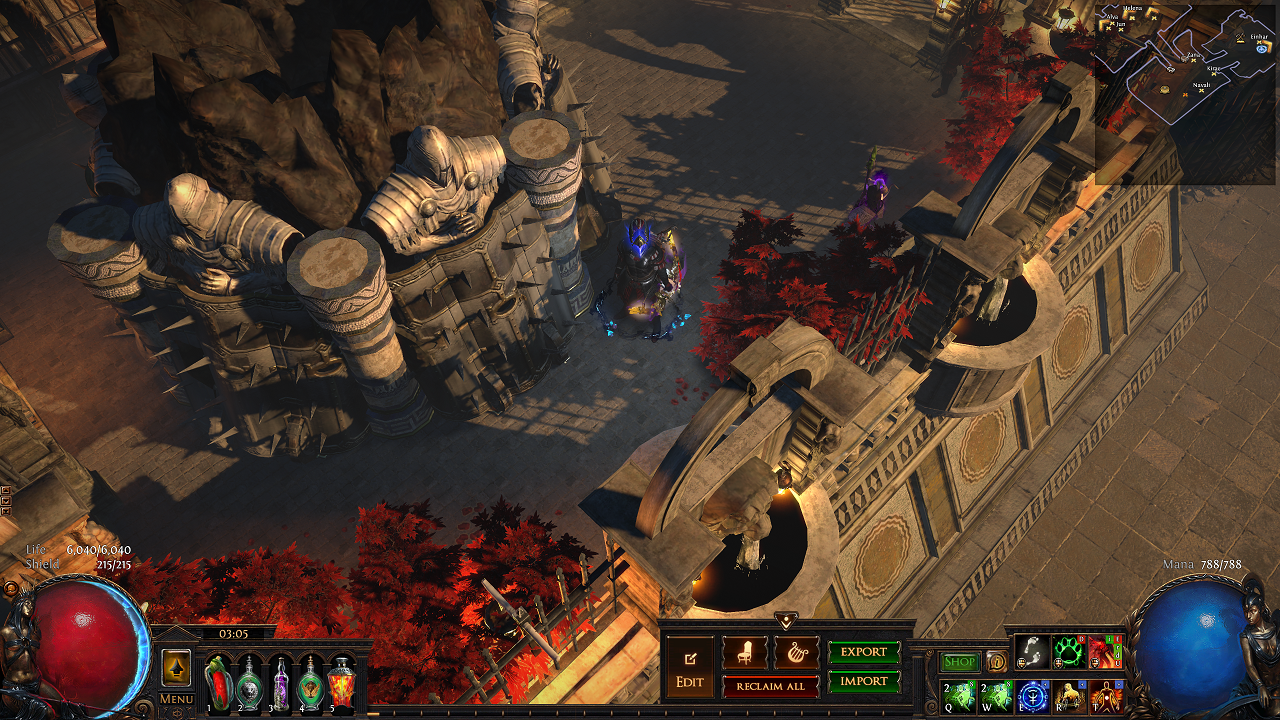Screen dimensions: 1280x720
Task: Open the green Shop button
Action: 960,662
